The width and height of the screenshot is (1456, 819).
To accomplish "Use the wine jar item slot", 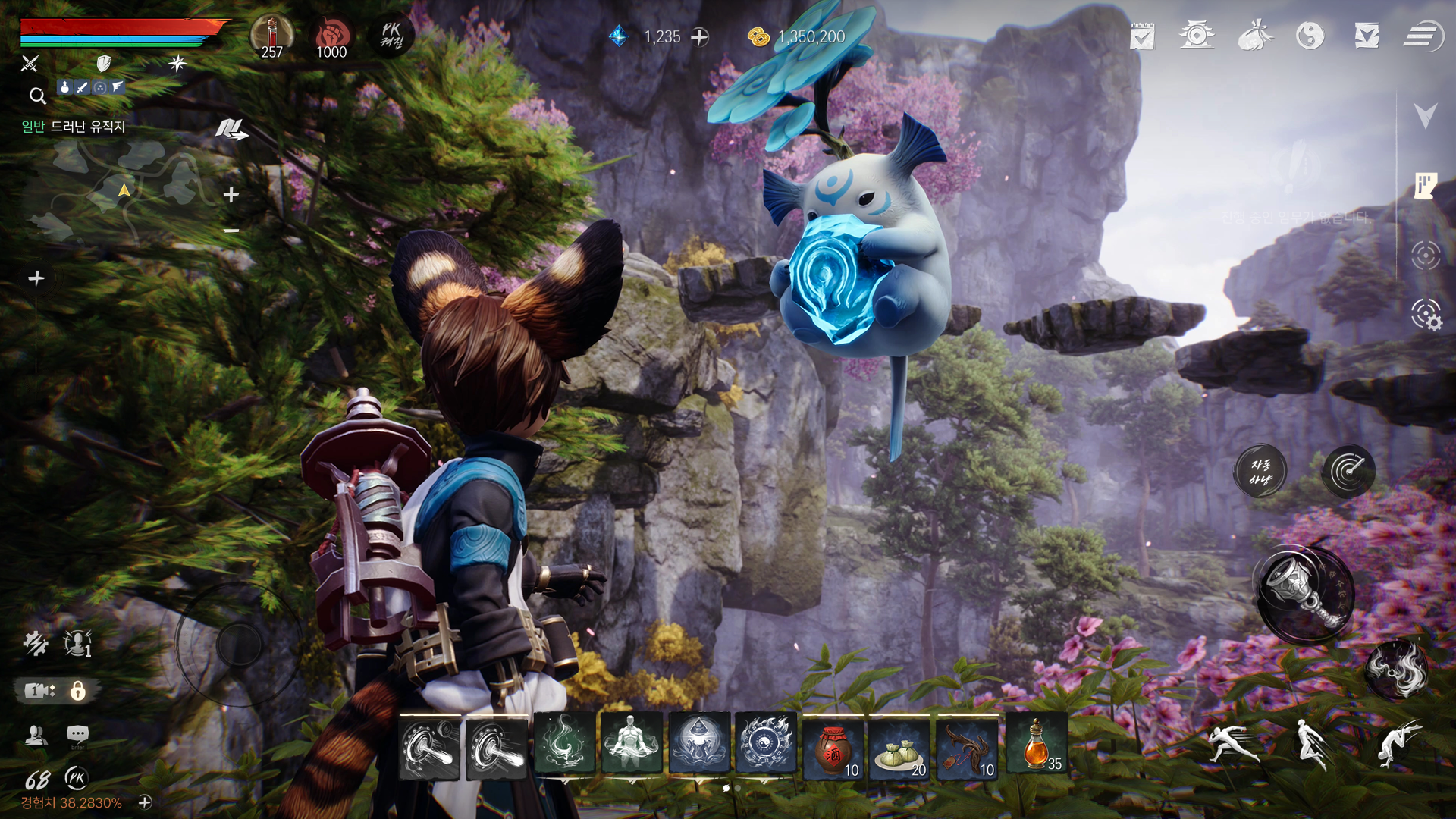I will 833,746.
